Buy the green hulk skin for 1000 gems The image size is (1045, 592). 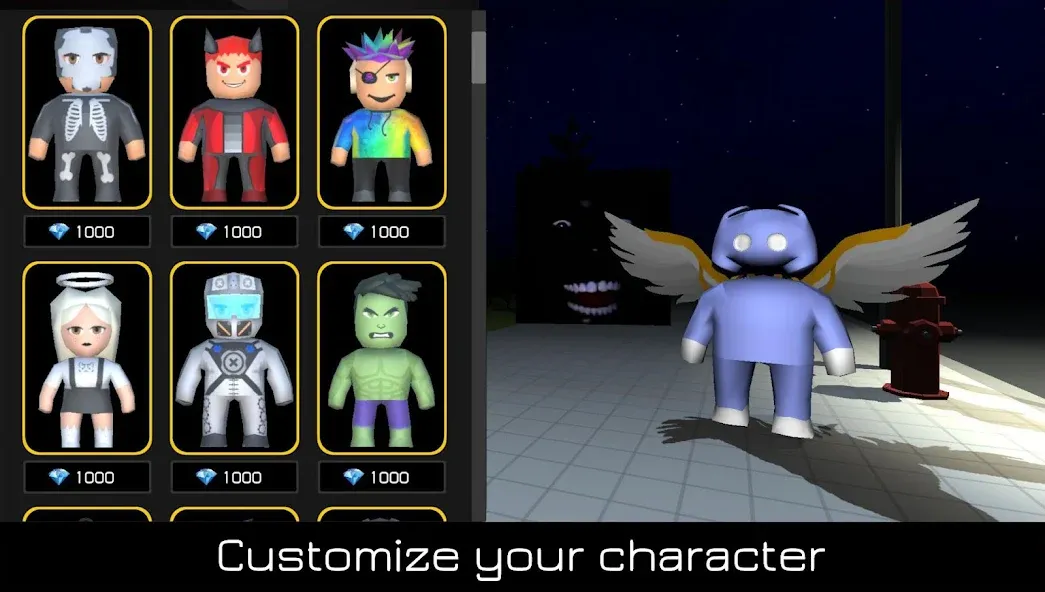pyautogui.click(x=381, y=477)
